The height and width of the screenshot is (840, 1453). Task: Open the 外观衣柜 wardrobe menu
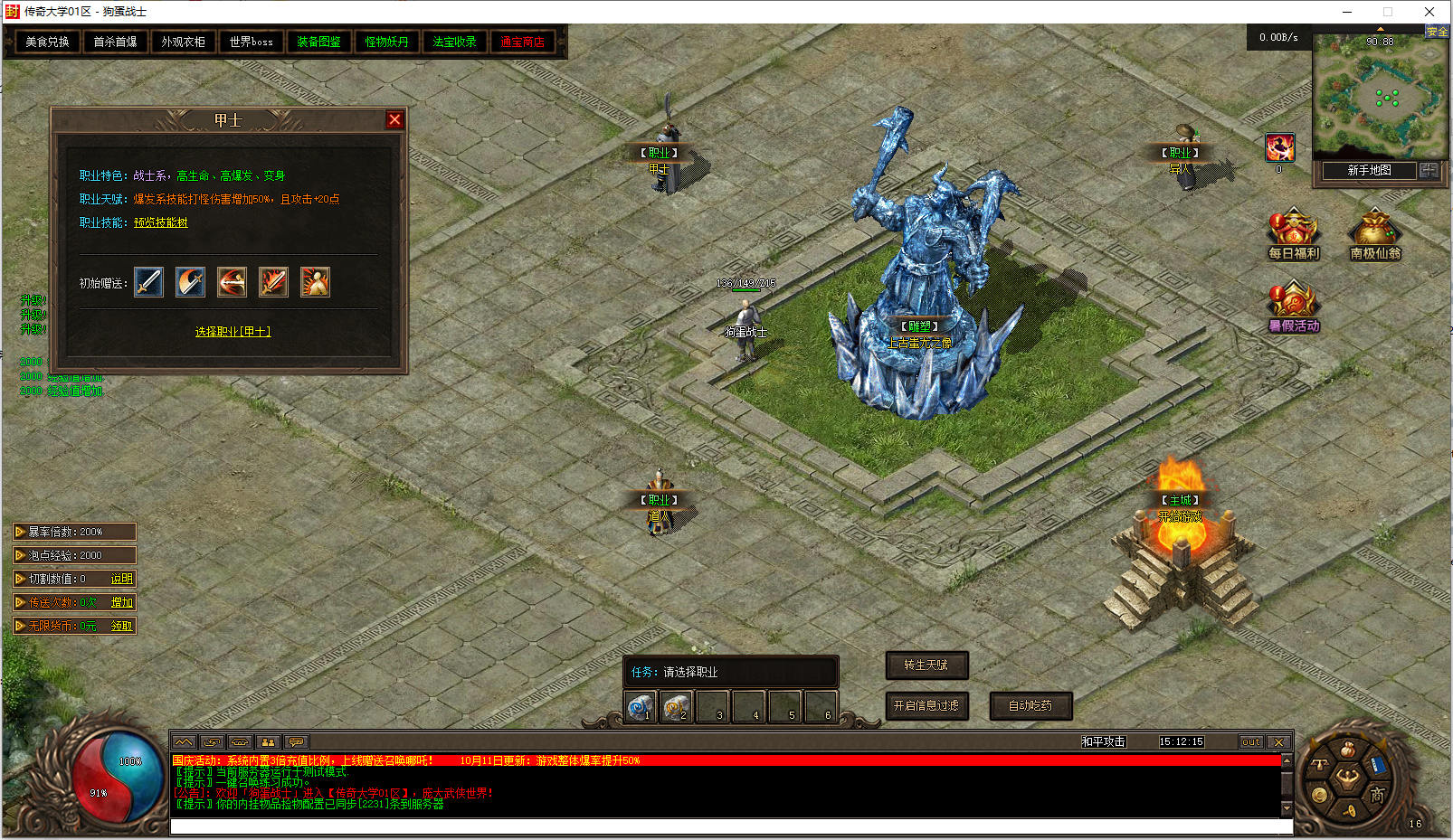(183, 42)
